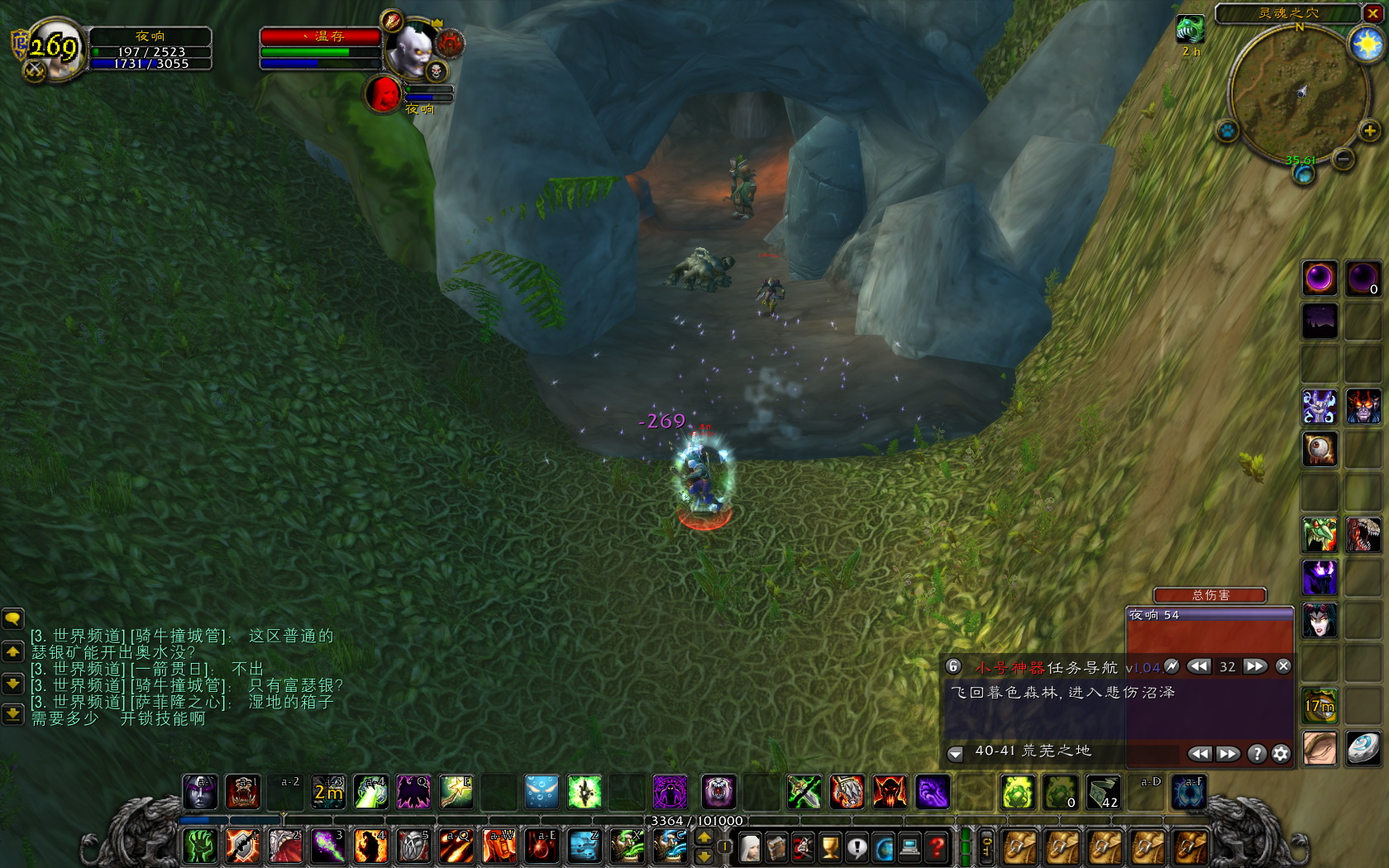
Task: Toggle the chat bubble button above chat frame
Action: pos(12,617)
